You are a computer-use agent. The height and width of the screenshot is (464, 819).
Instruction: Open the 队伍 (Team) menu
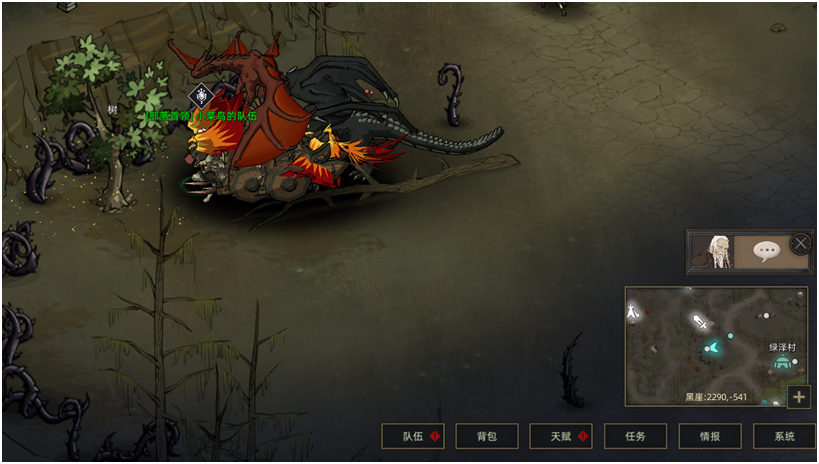[413, 436]
